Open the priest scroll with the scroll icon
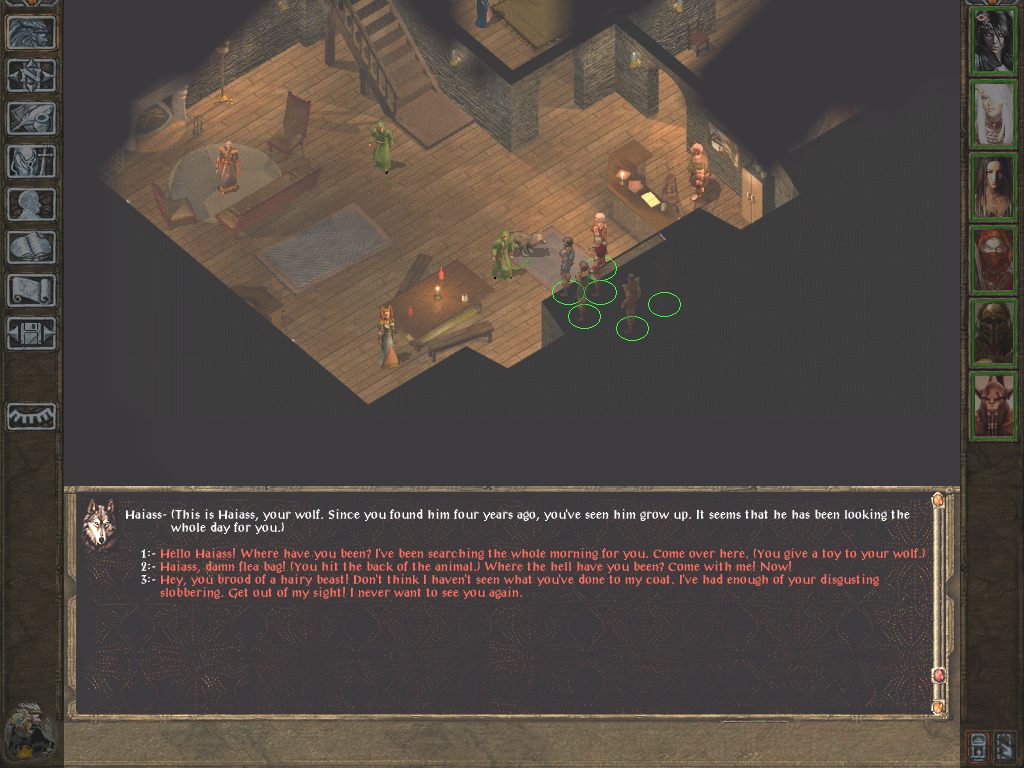1024x768 pixels. pos(31,291)
